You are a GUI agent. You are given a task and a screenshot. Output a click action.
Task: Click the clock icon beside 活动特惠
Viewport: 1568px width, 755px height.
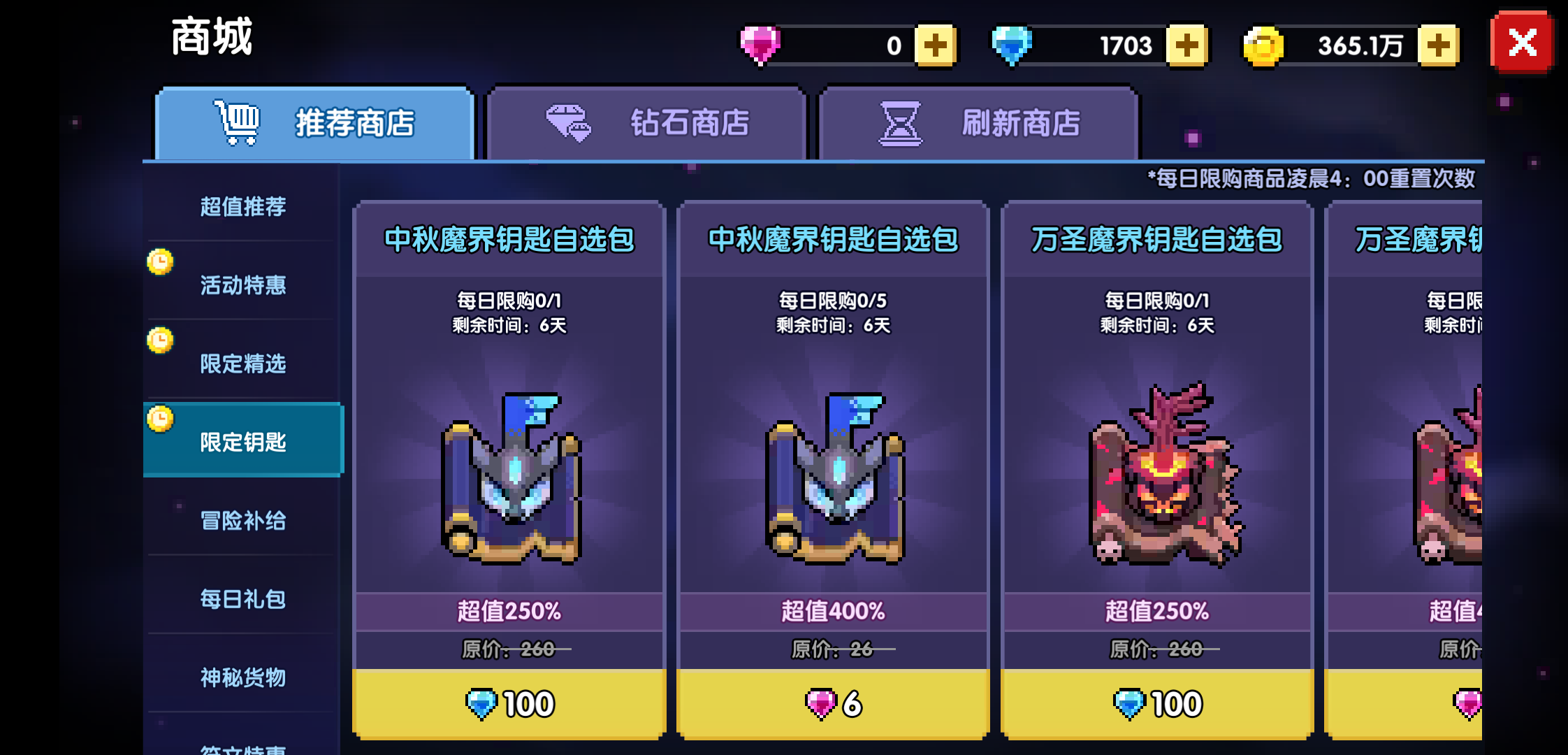tap(162, 261)
